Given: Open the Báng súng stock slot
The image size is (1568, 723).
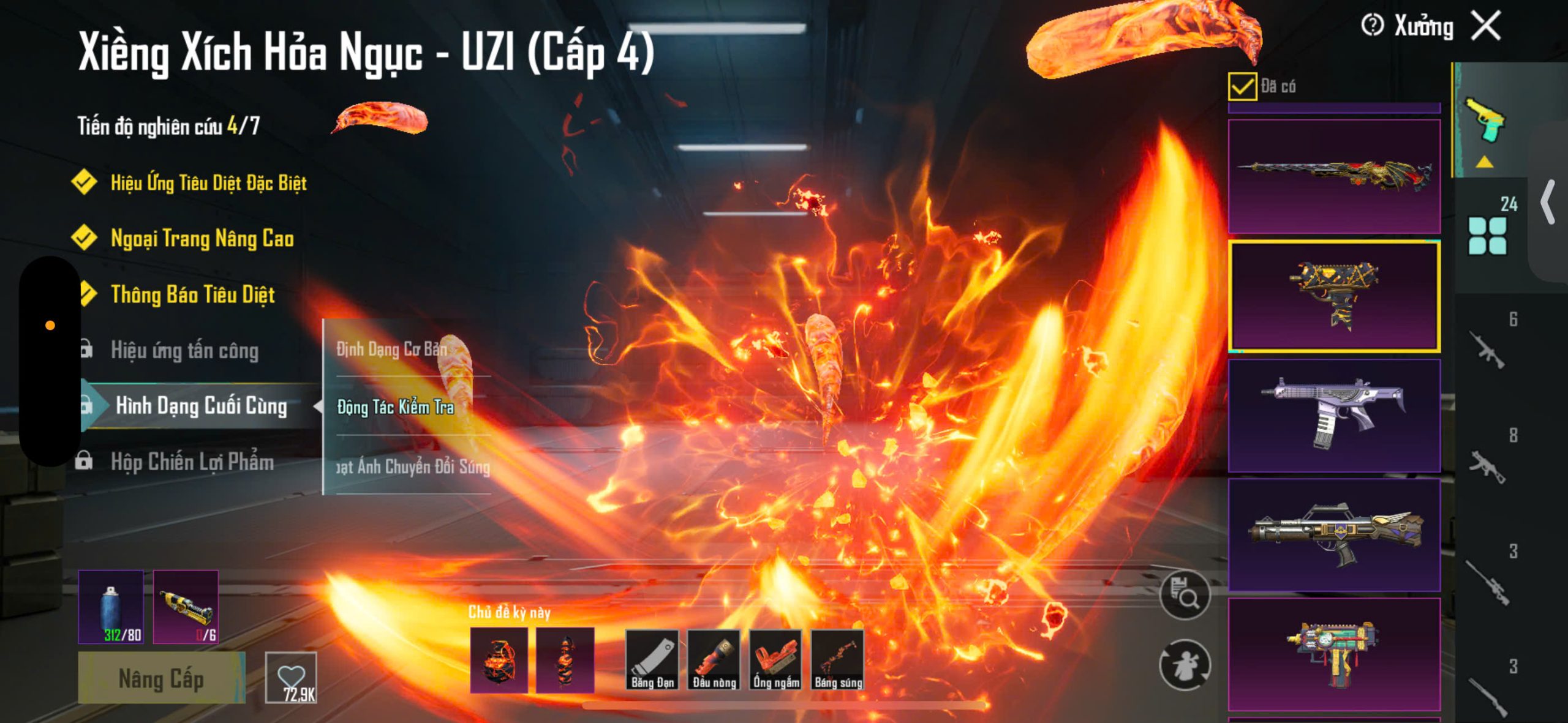Looking at the screenshot, I should pyautogui.click(x=838, y=660).
